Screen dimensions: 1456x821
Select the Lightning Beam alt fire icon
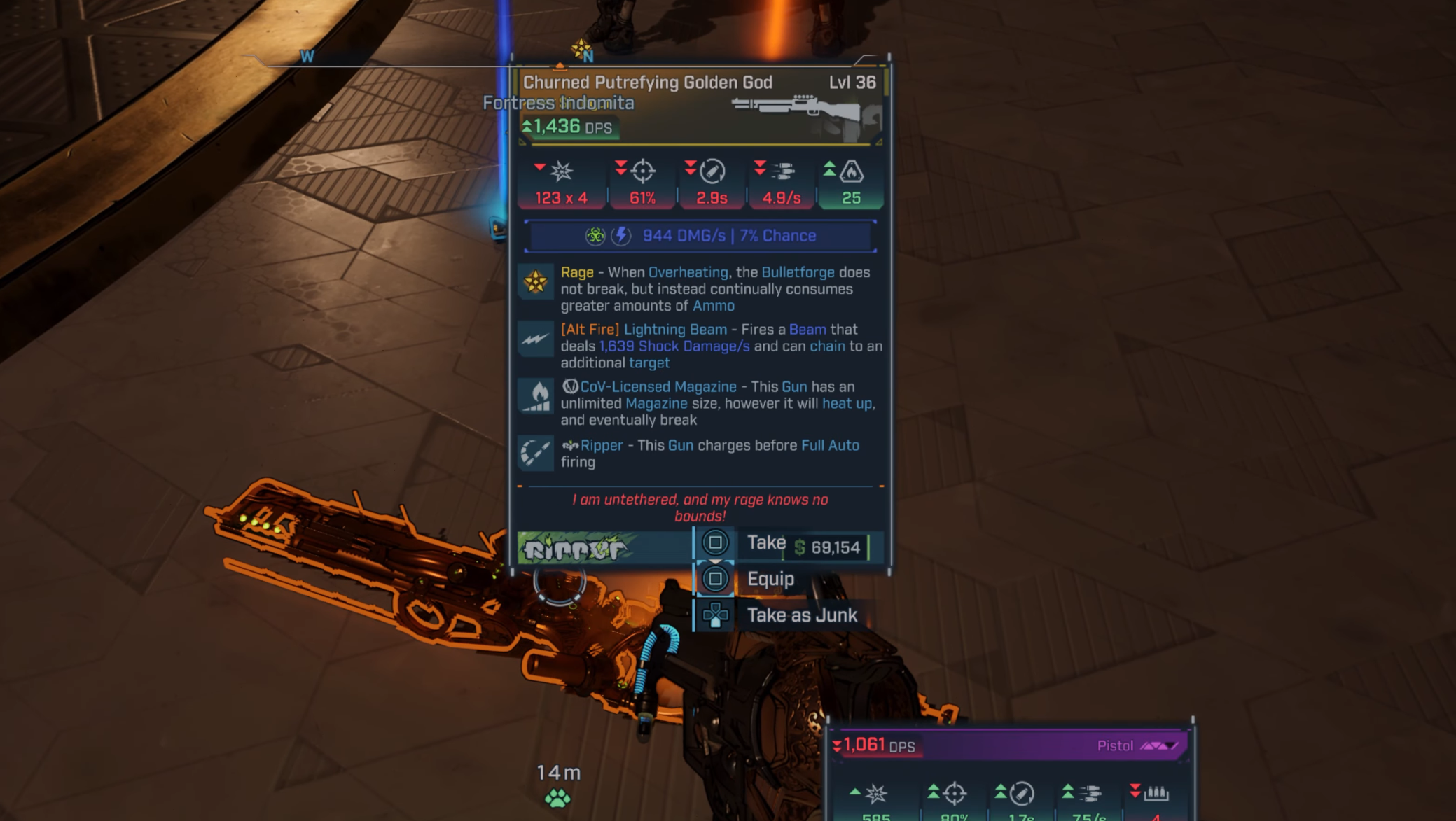[536, 340]
